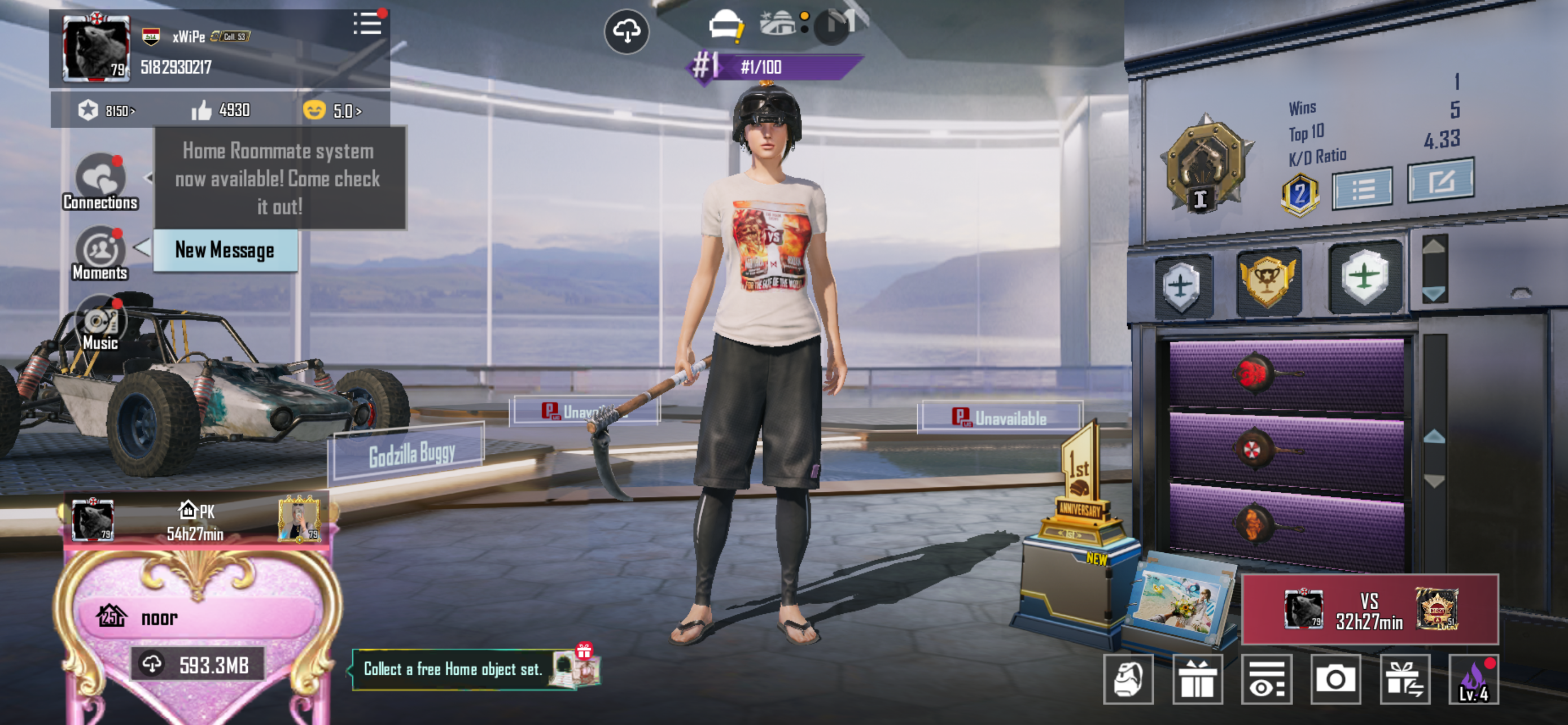Image resolution: width=1568 pixels, height=725 pixels.
Task: Tap the thumbs-up likes counter
Action: (x=221, y=110)
